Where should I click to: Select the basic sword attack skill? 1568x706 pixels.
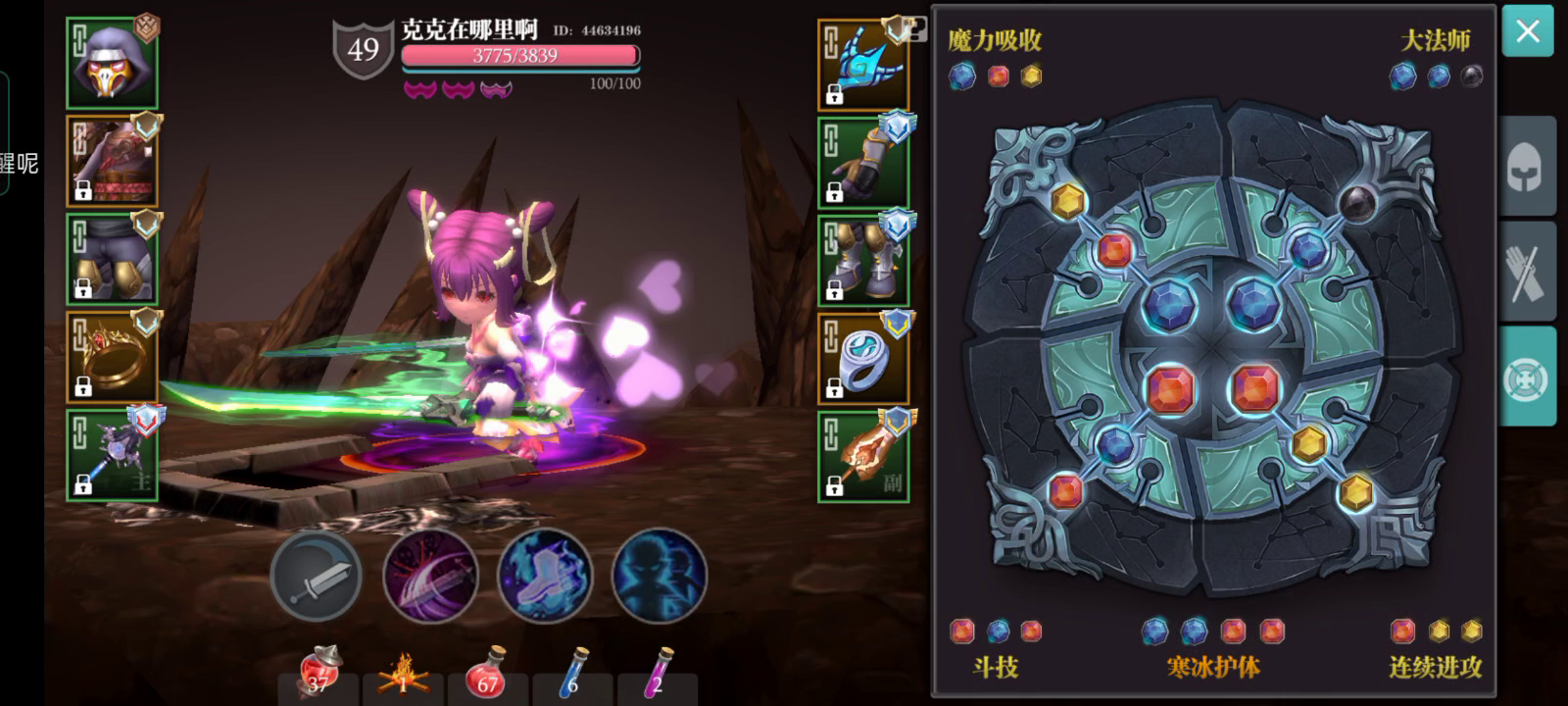[x=316, y=577]
